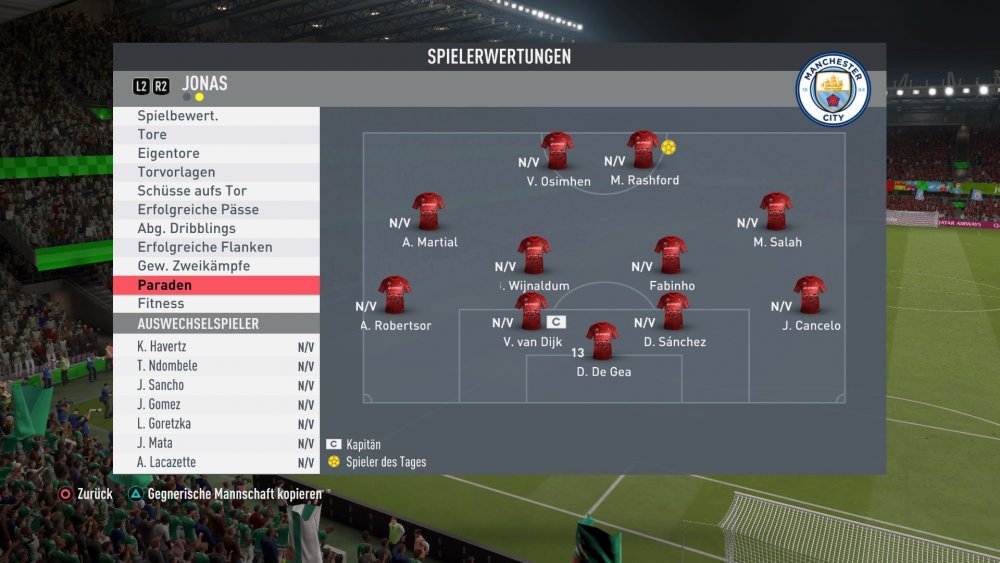The height and width of the screenshot is (563, 1000).
Task: Select Schüsse aufs Tor entry
Action: pos(216,191)
